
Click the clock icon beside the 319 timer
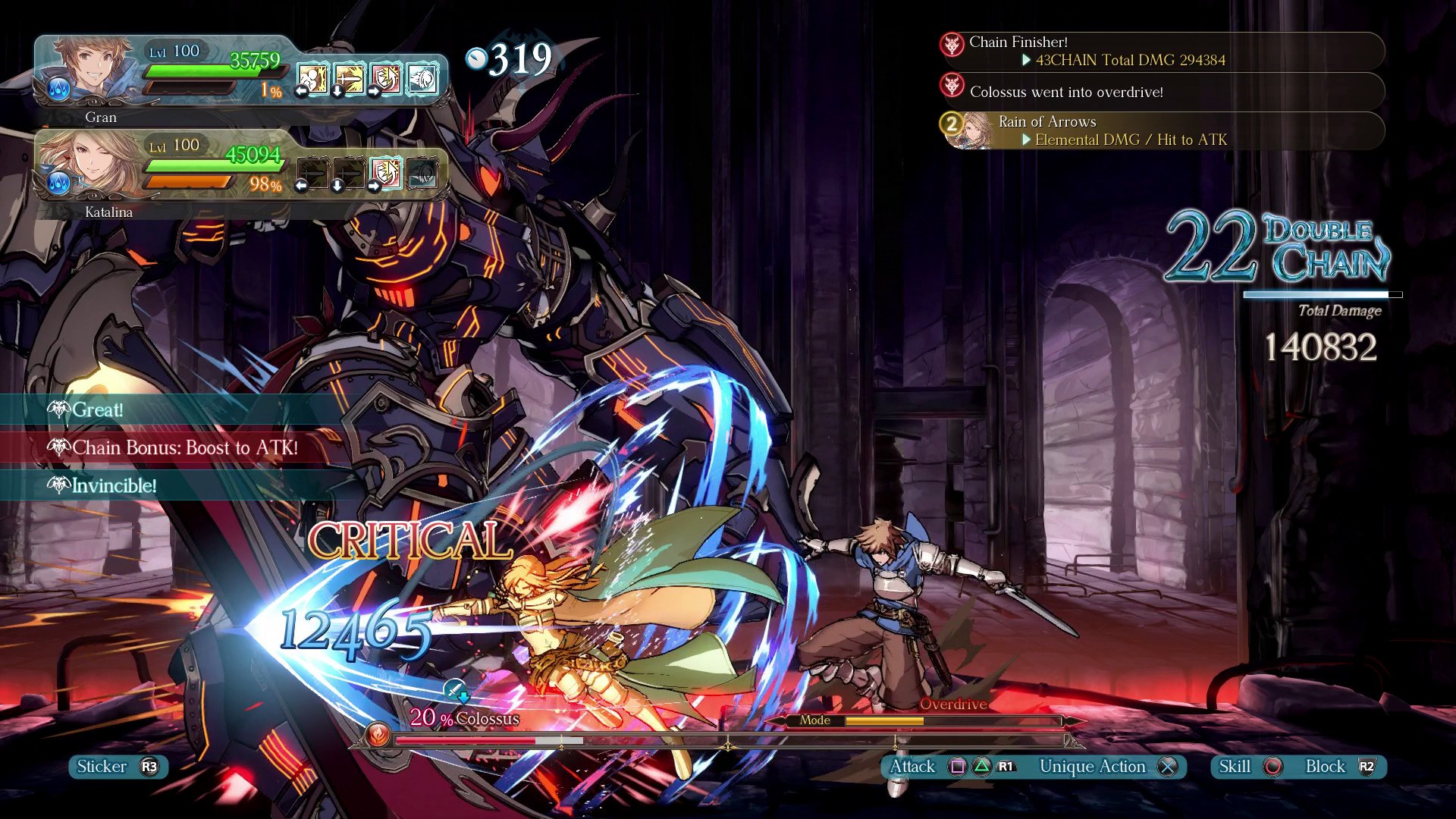478,59
